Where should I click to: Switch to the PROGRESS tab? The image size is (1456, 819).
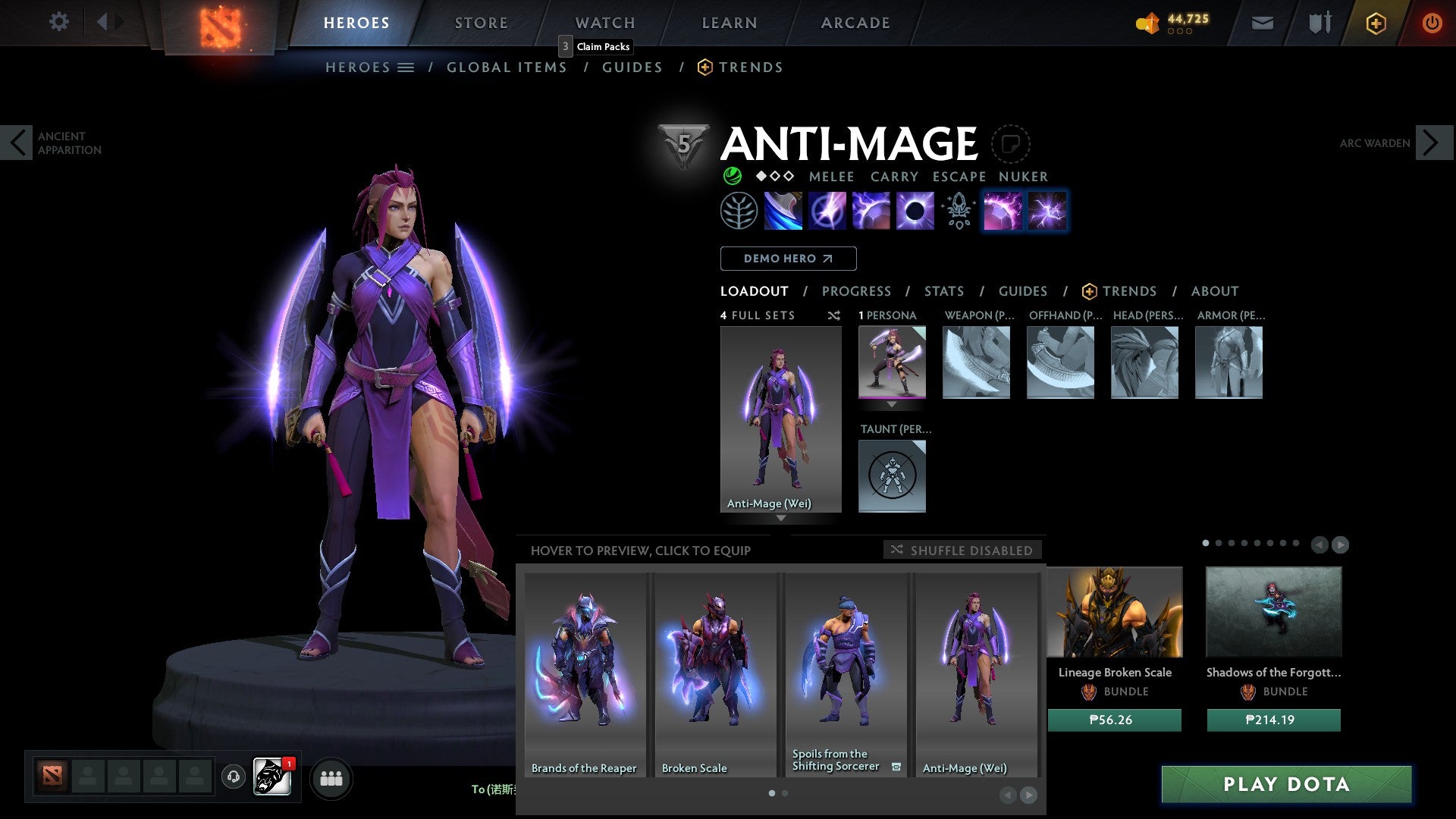pos(857,291)
